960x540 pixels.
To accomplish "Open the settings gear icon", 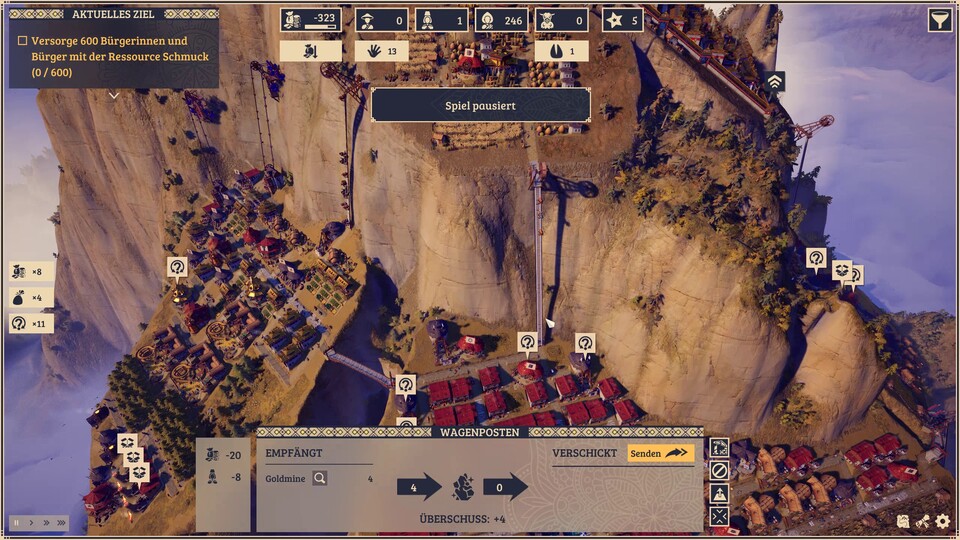I will 942,521.
